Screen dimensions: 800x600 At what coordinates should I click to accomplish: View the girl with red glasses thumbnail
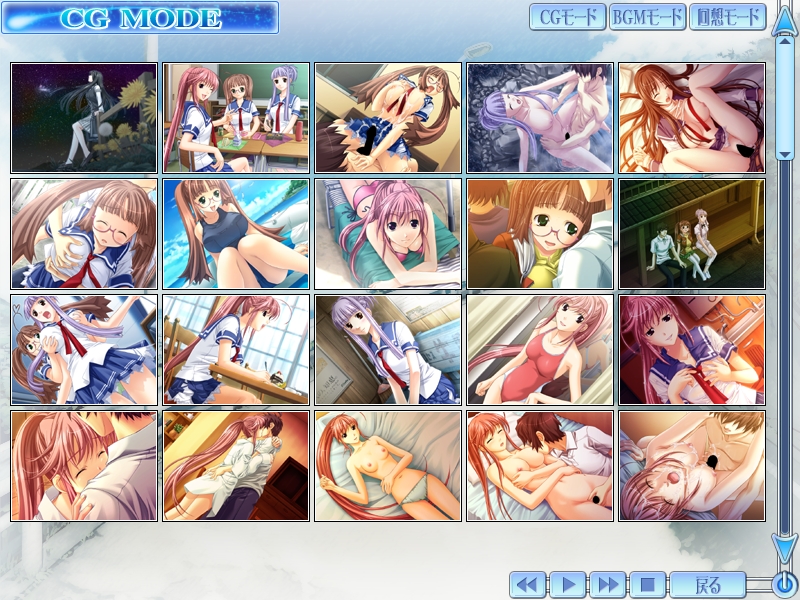coord(540,234)
